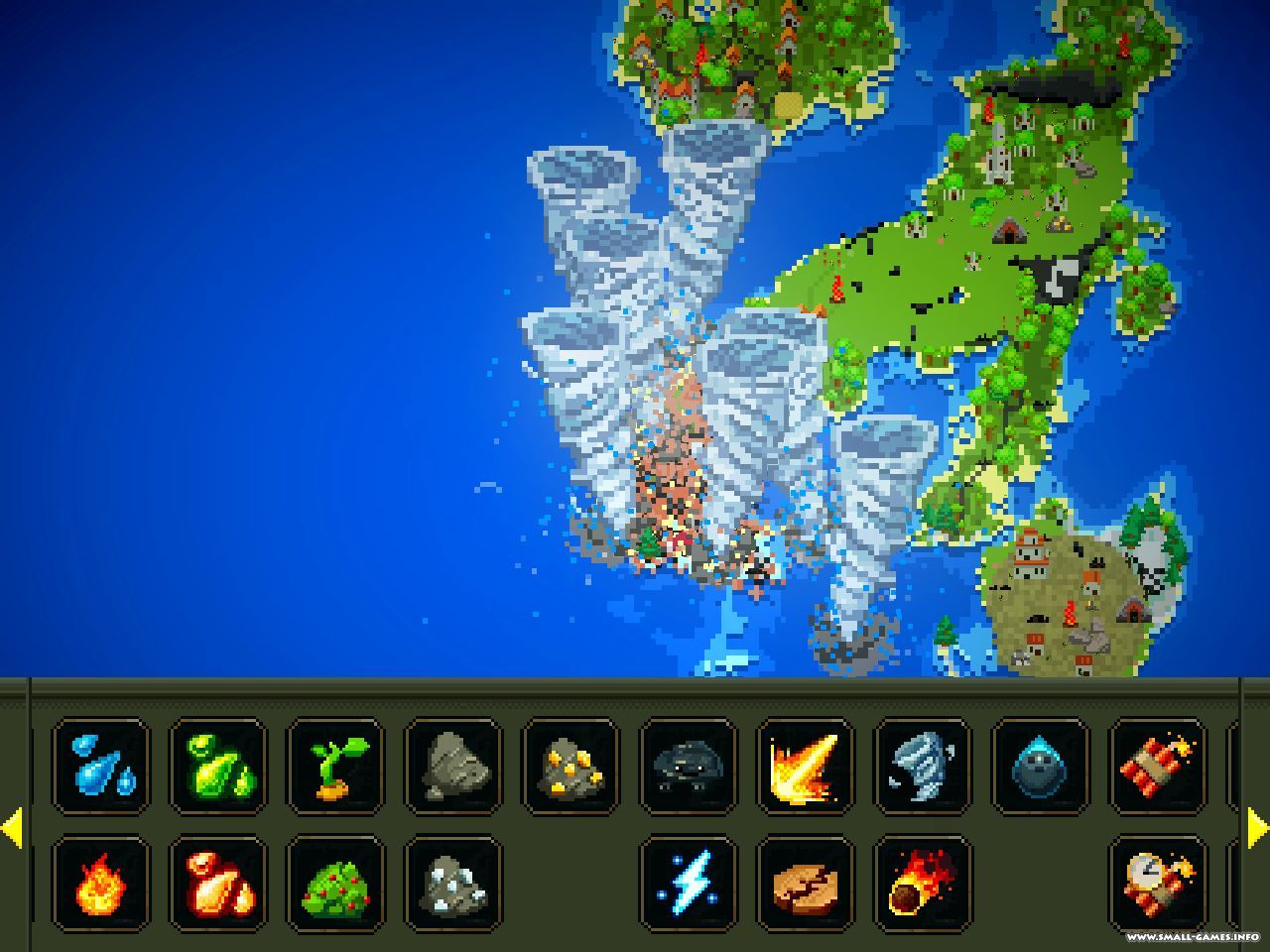
Task: Activate the dark storm cloud power
Action: pos(688,768)
